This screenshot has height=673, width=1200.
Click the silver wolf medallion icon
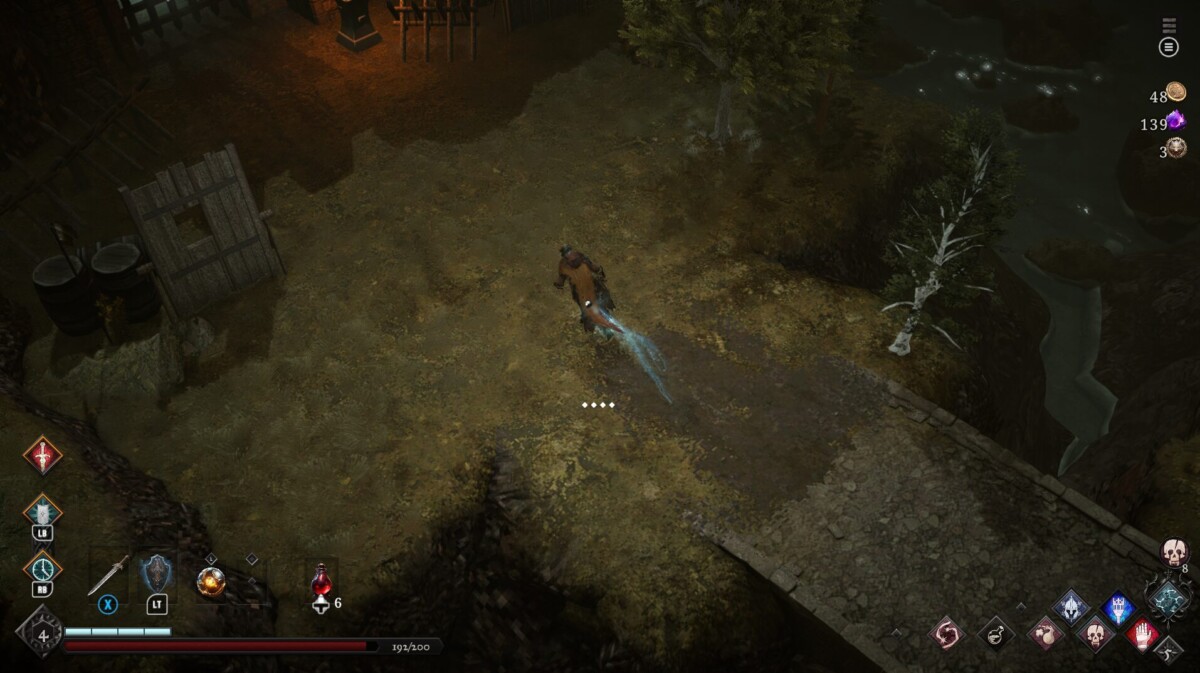click(1176, 148)
